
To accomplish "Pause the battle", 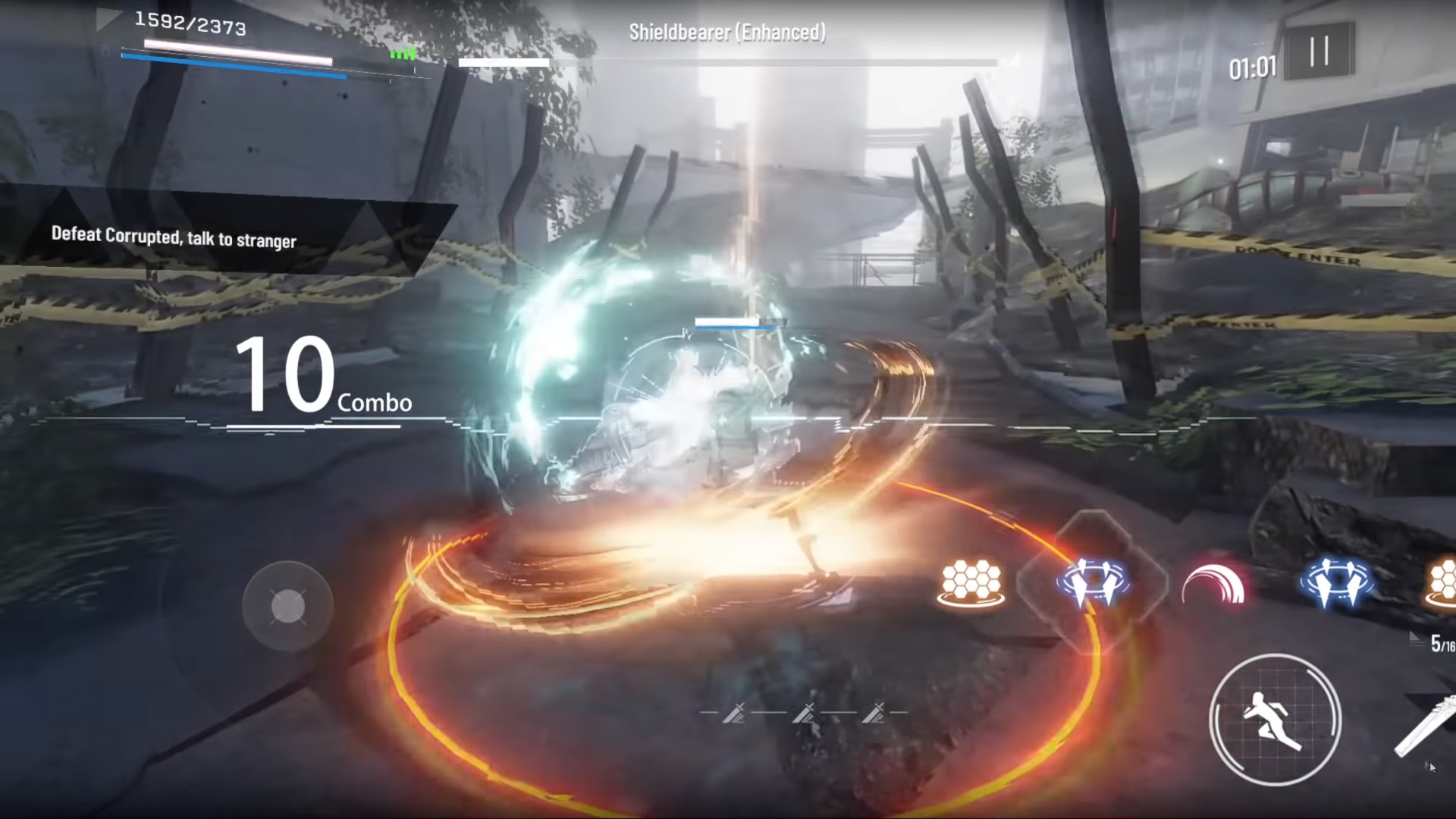I will pyautogui.click(x=1319, y=51).
